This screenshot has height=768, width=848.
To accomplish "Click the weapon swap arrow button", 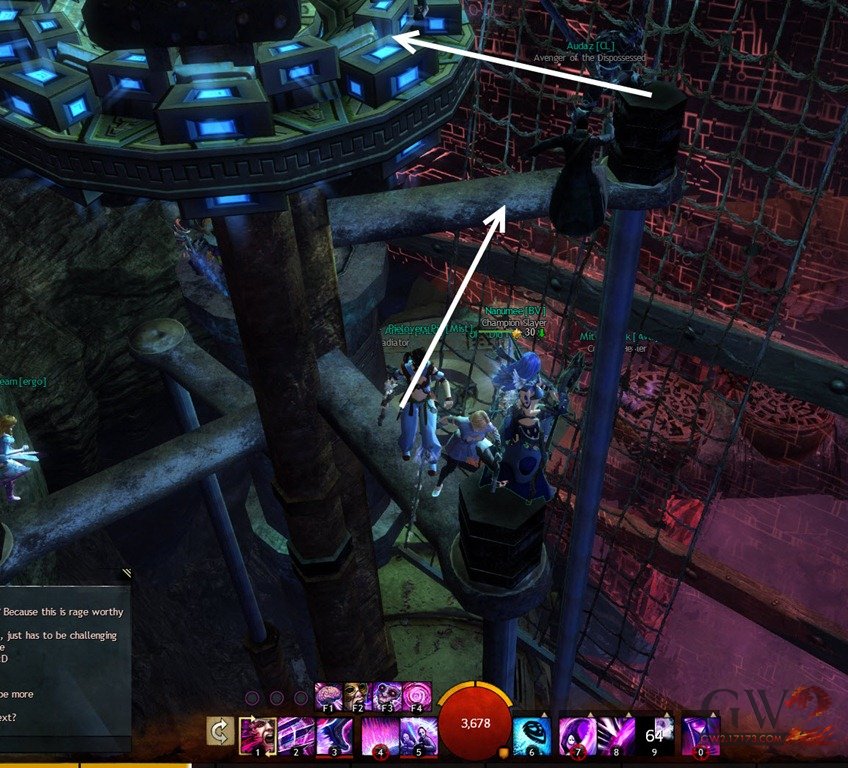I will (x=220, y=732).
